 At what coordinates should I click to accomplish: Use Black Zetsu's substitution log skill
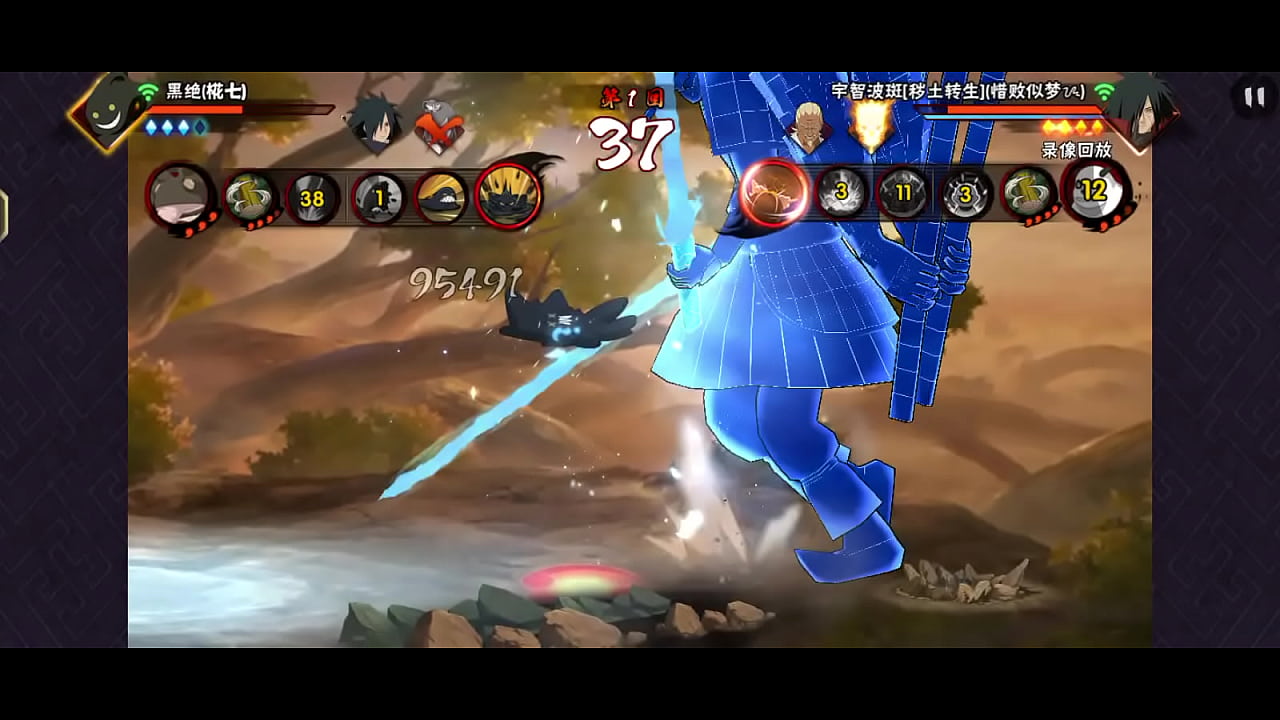[249, 197]
